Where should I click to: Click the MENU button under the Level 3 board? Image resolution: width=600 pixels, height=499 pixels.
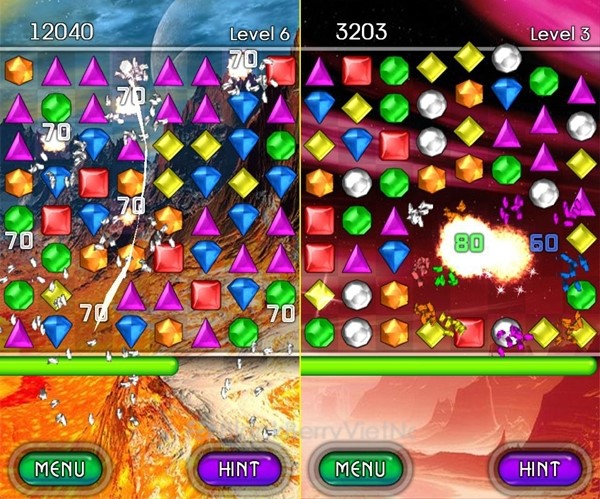pyautogui.click(x=360, y=468)
